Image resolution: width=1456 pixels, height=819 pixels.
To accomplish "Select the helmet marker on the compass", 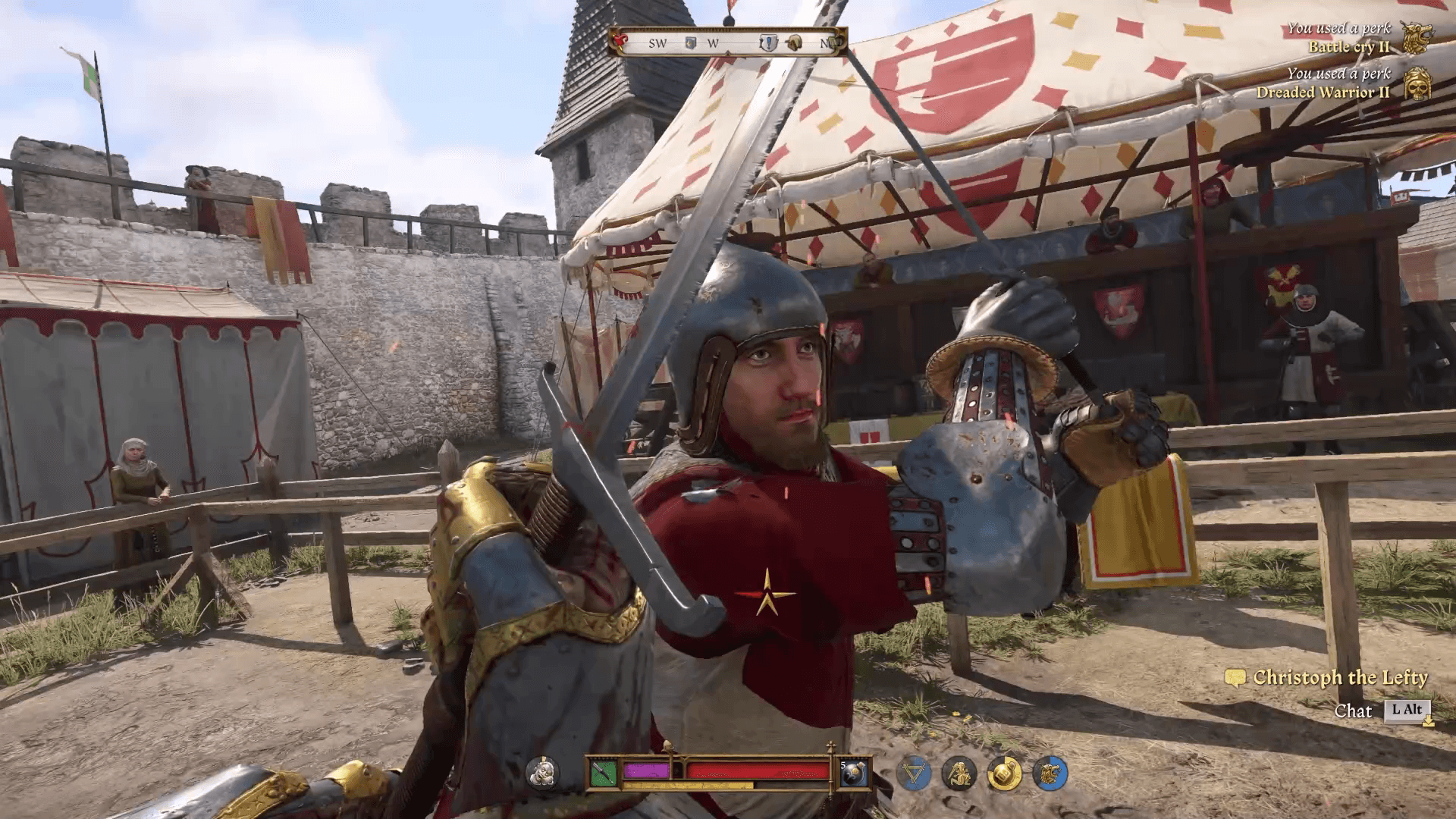I will click(x=794, y=43).
